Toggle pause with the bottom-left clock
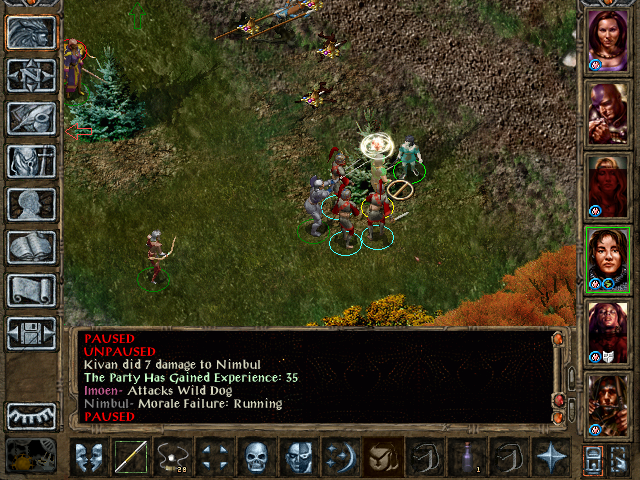The height and width of the screenshot is (480, 640). pos(31,456)
